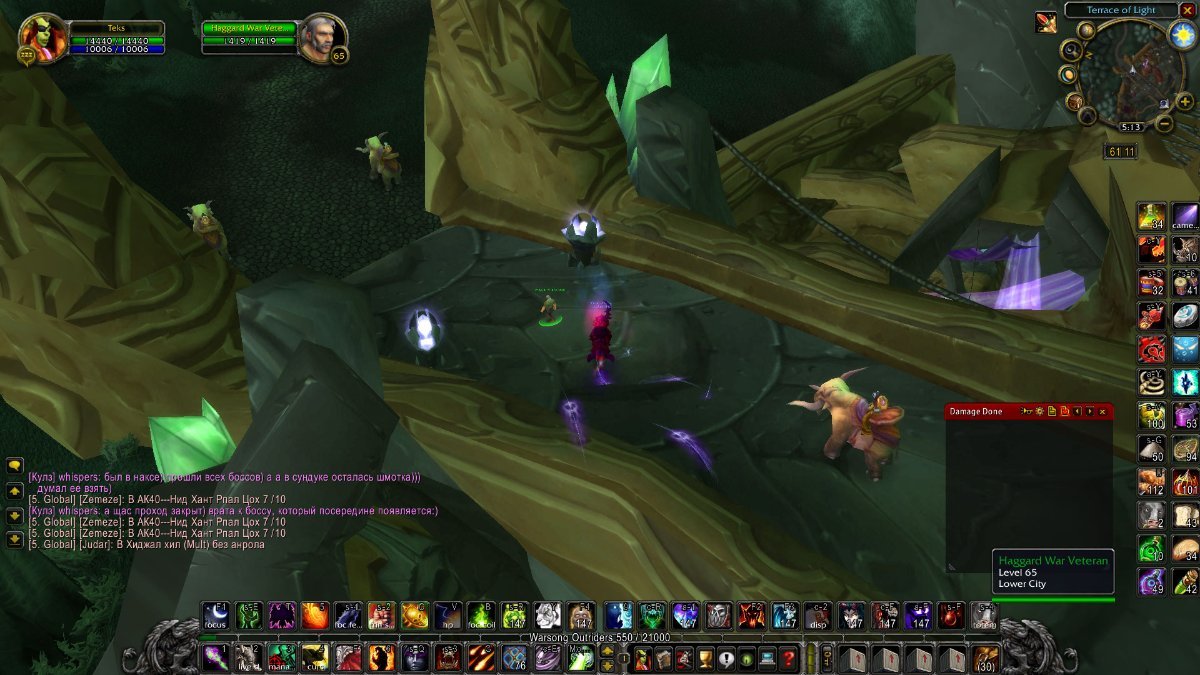Toggle the magnifying glass tracking button
1200x675 pixels.
1072,51
